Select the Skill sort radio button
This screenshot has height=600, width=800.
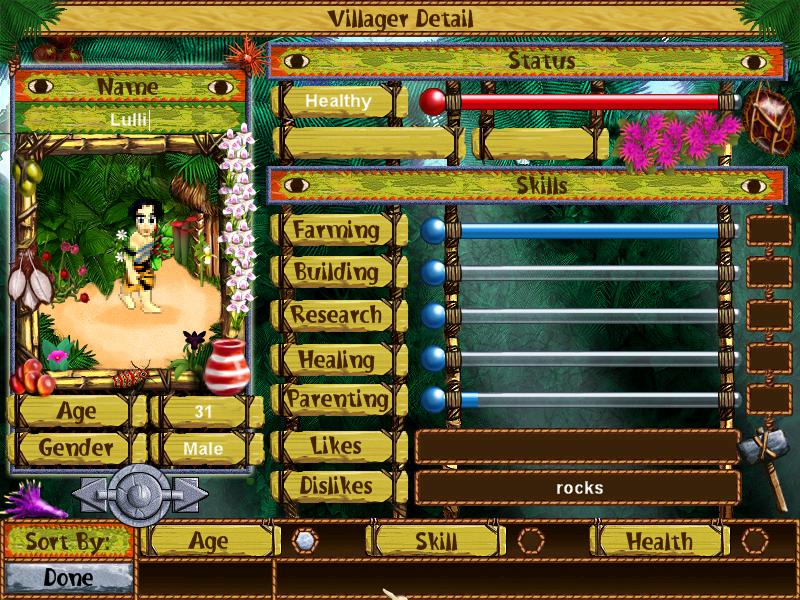[531, 541]
